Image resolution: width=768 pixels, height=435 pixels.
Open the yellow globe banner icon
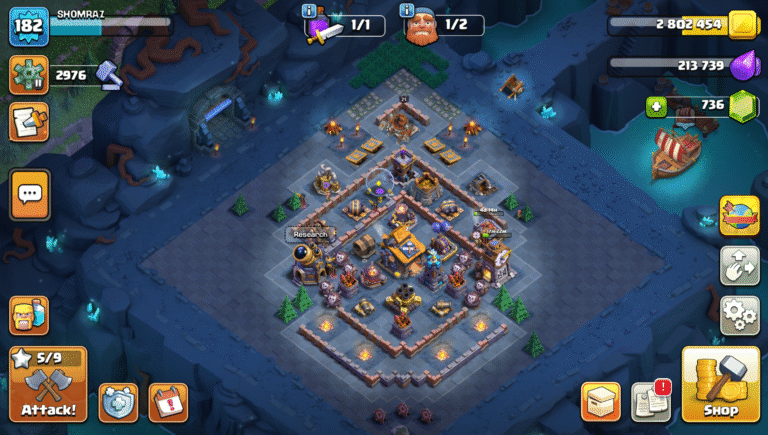click(739, 215)
